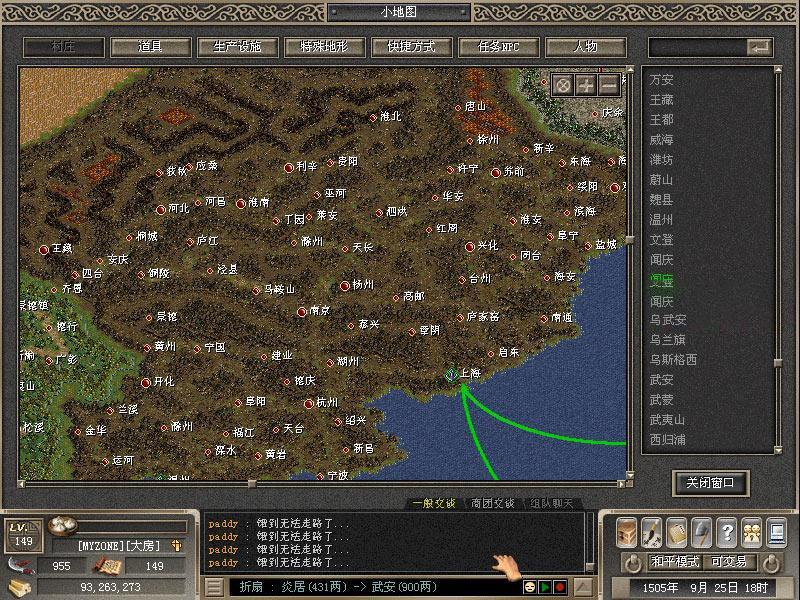Screen dimensions: 800x600
Task: Switch chat to the 商团交谈 tab
Action: (492, 503)
